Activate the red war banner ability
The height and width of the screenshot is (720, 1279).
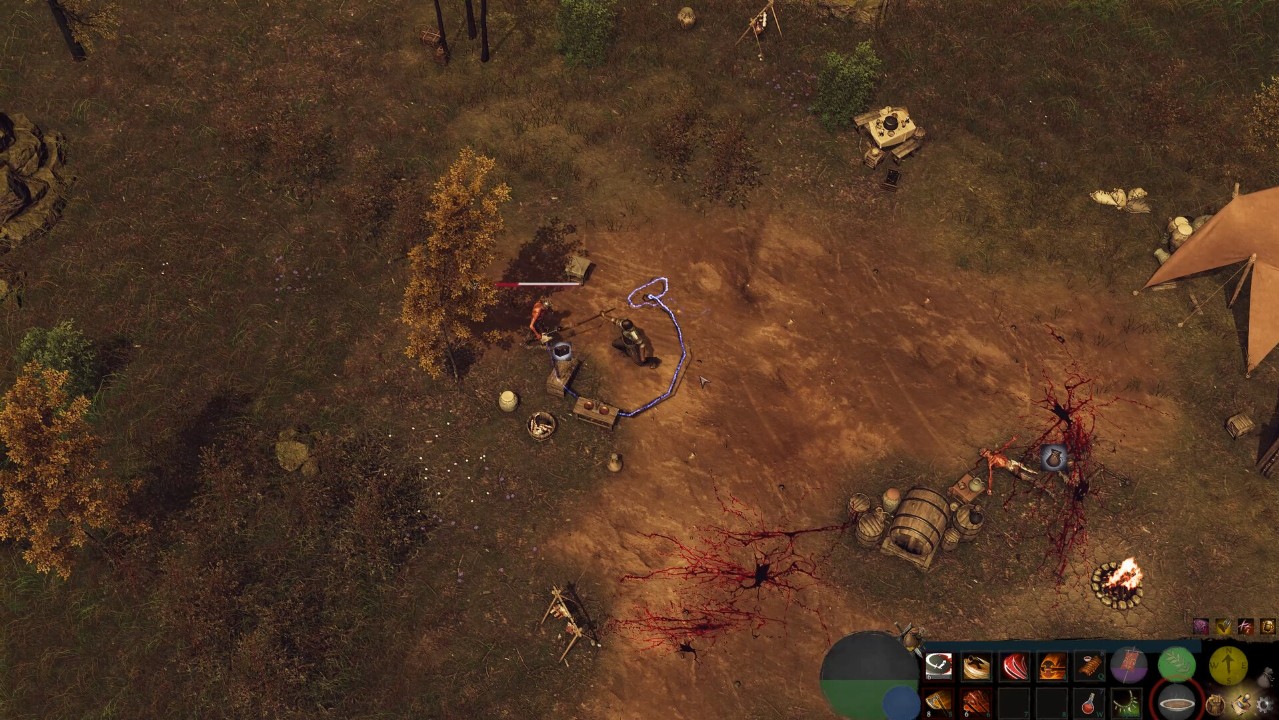pos(1129,664)
